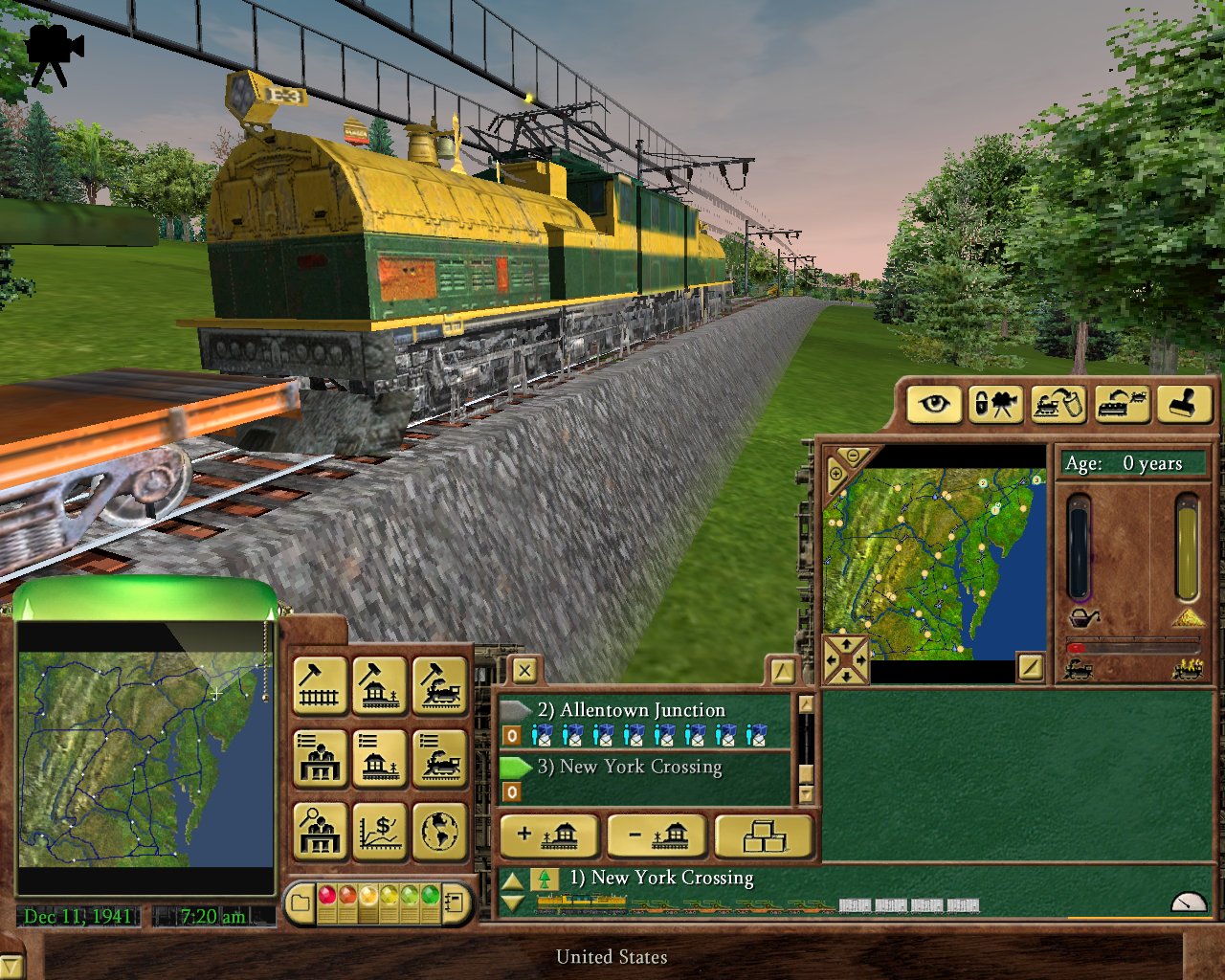Click the buy locomotive button

coord(440,686)
